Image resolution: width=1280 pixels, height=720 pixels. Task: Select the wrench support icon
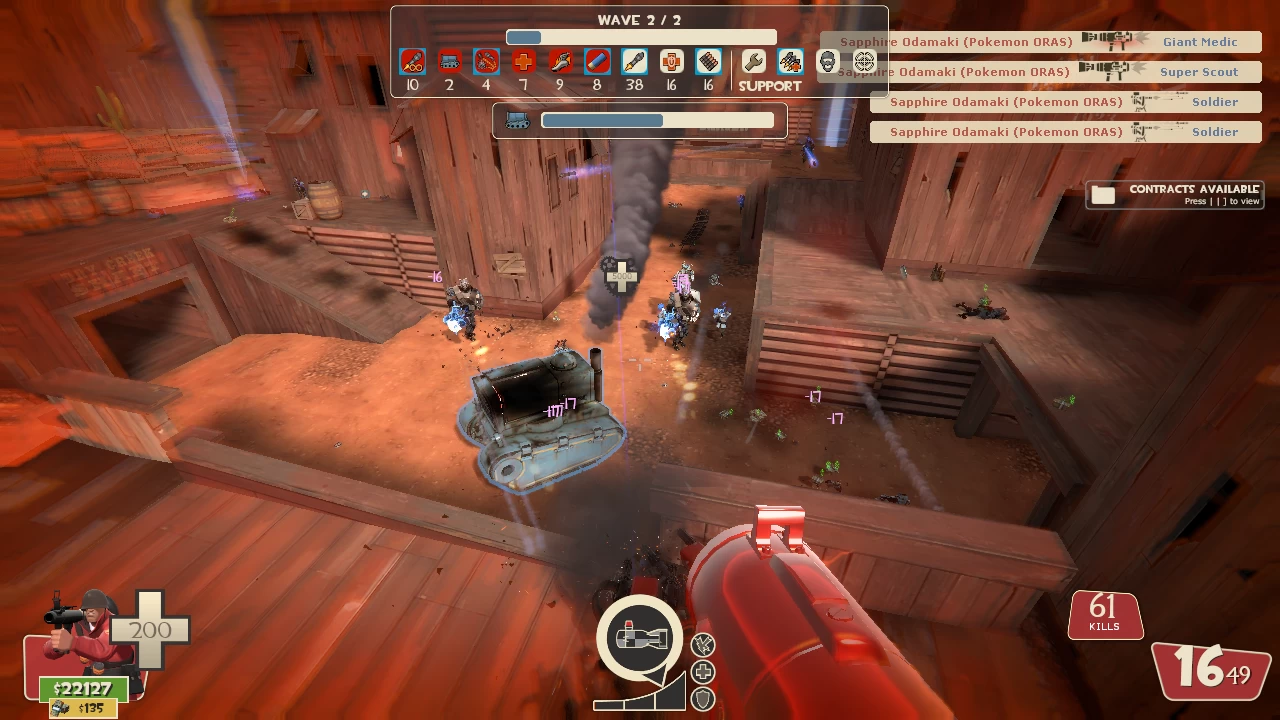point(754,62)
